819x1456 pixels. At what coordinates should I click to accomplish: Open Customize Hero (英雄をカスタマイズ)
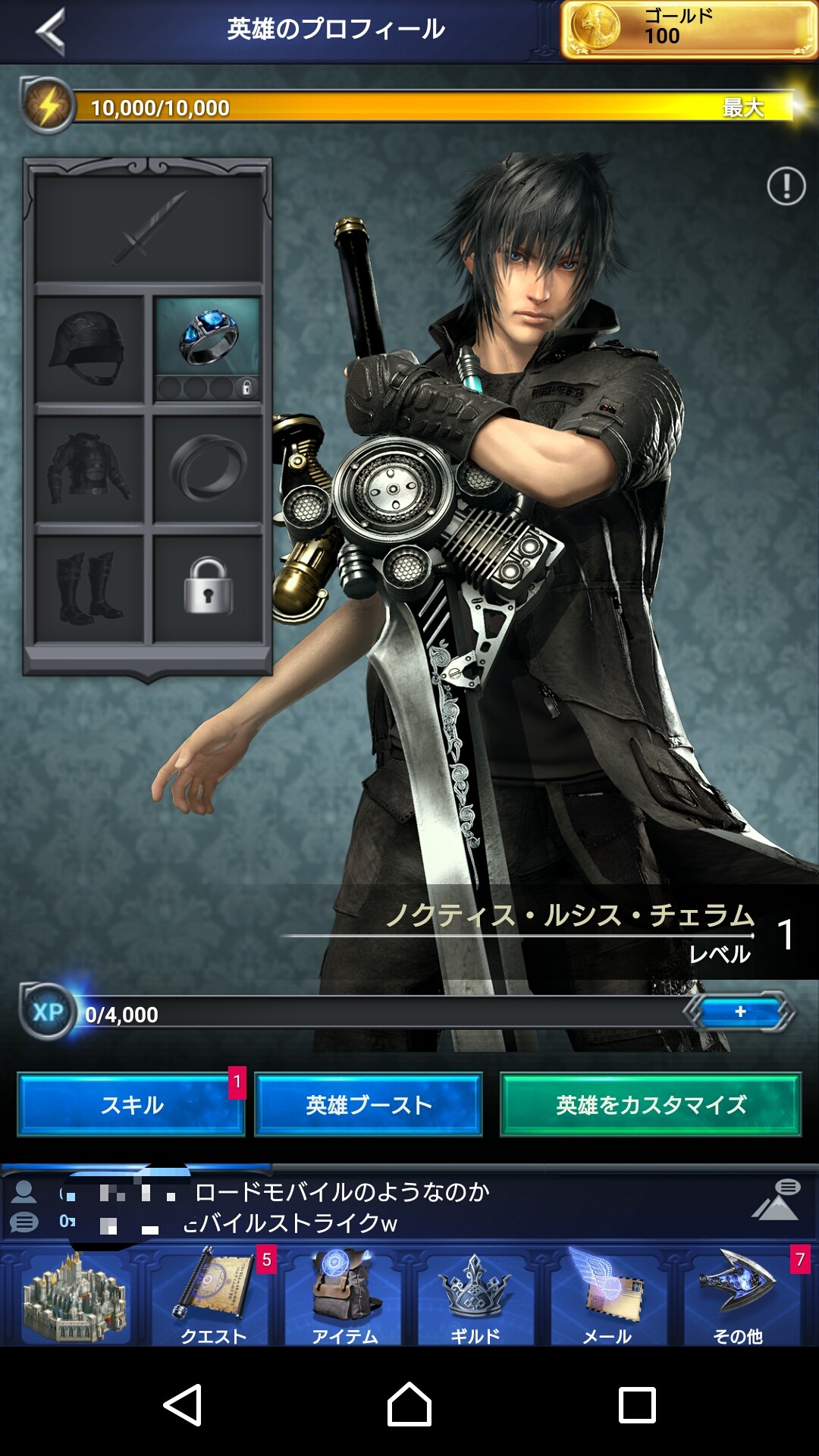coord(651,1105)
